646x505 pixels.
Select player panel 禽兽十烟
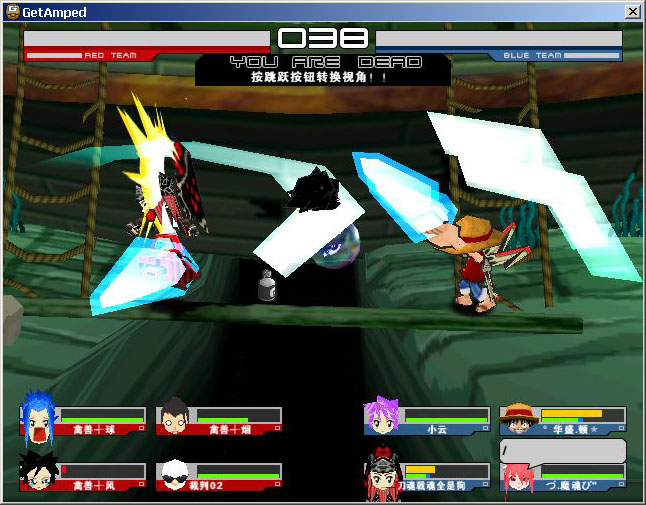pyautogui.click(x=220, y=419)
